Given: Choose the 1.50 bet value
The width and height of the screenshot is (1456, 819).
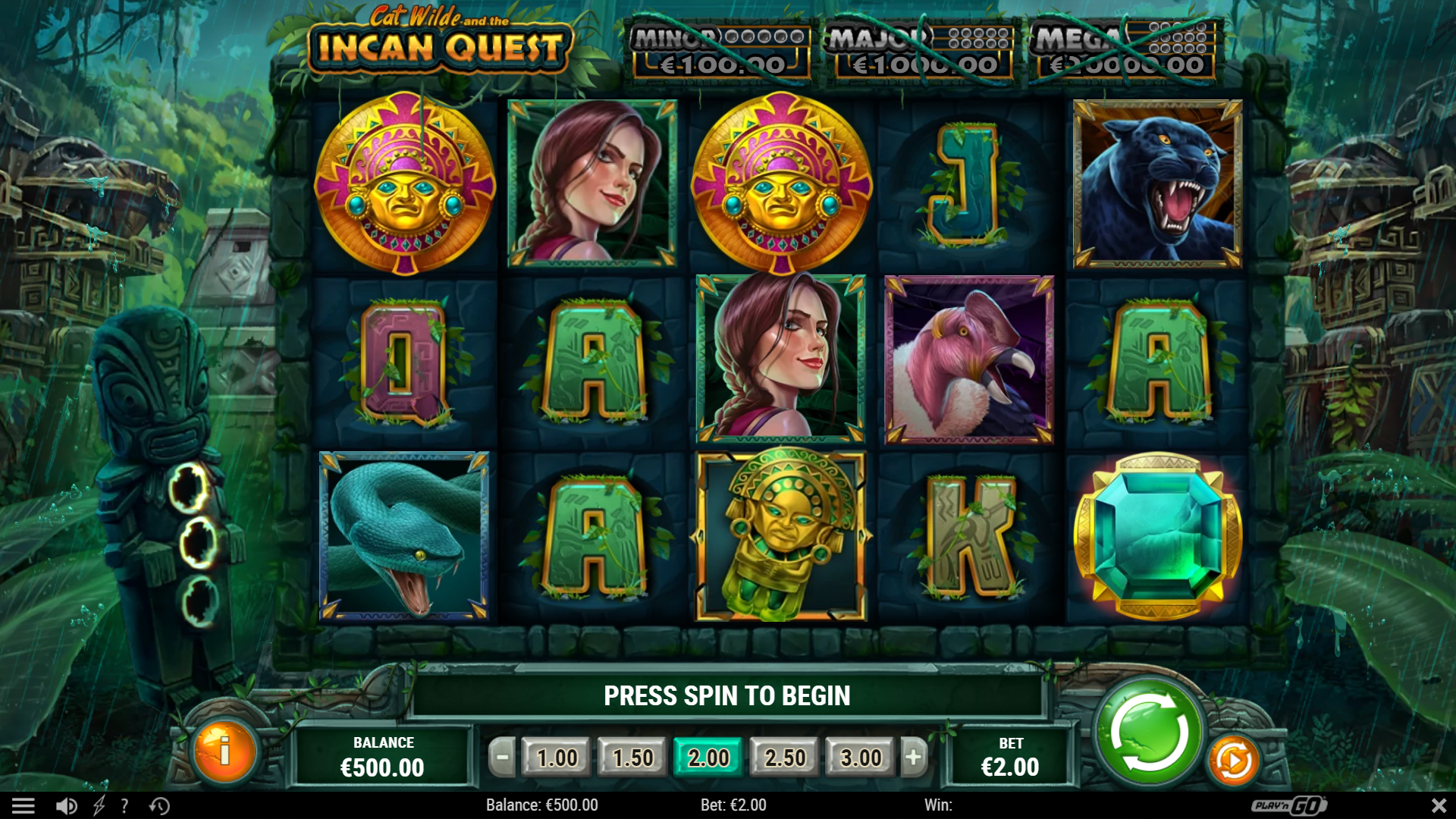Looking at the screenshot, I should (632, 757).
